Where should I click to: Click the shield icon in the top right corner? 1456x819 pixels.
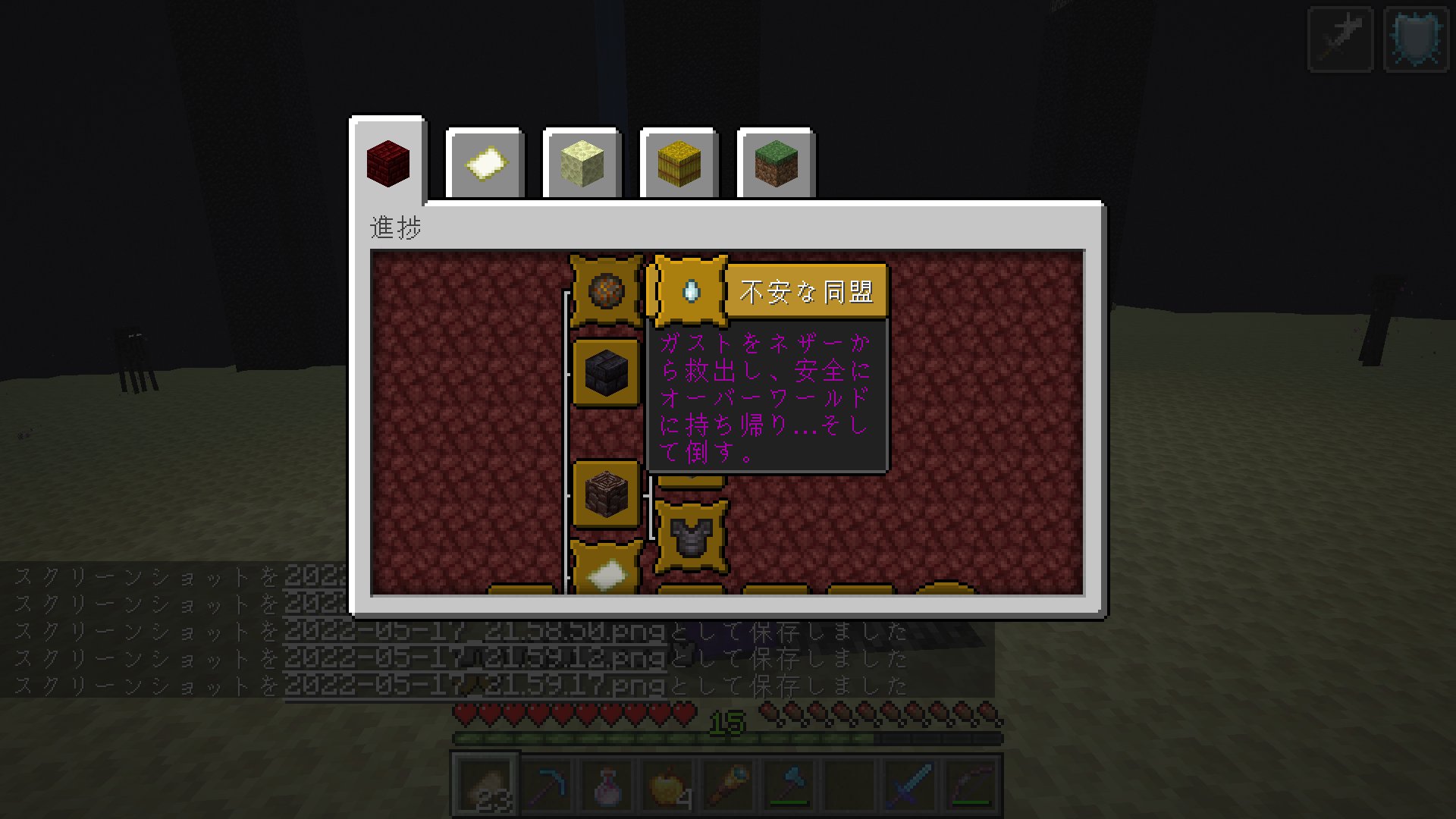coord(1415,39)
